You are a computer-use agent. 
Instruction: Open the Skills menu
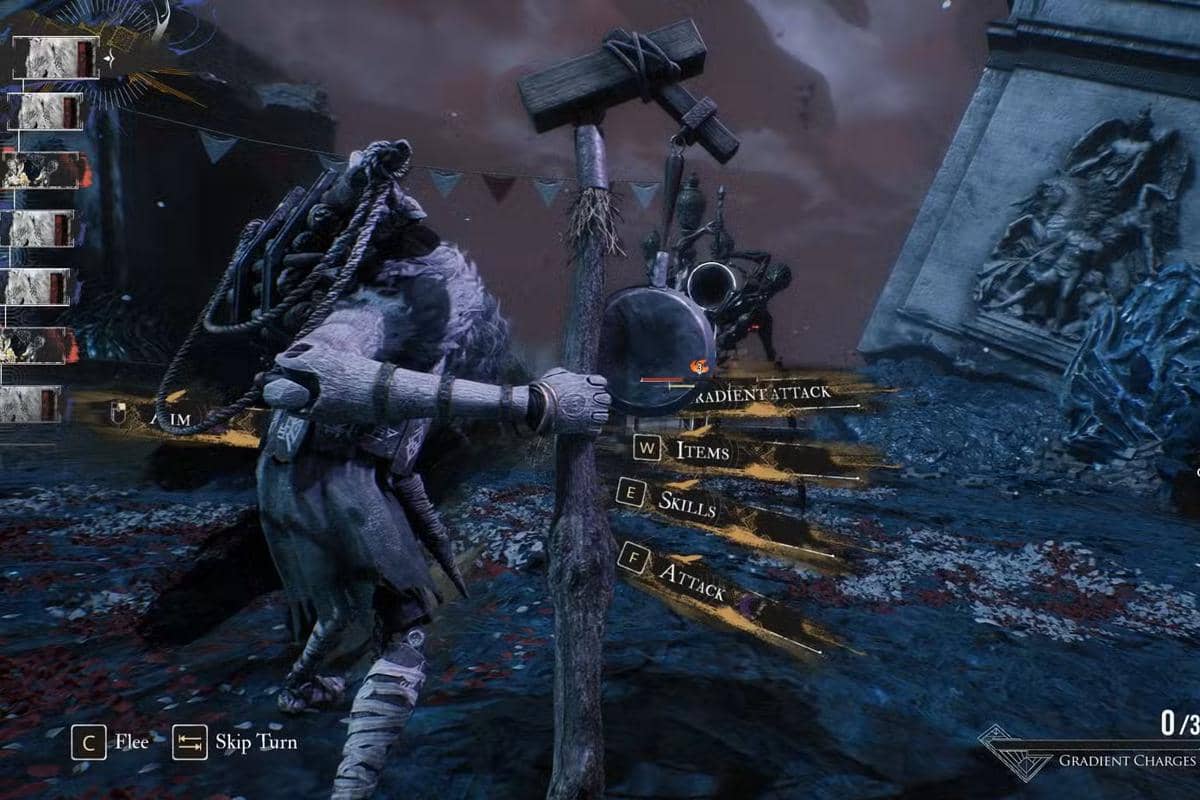click(686, 503)
